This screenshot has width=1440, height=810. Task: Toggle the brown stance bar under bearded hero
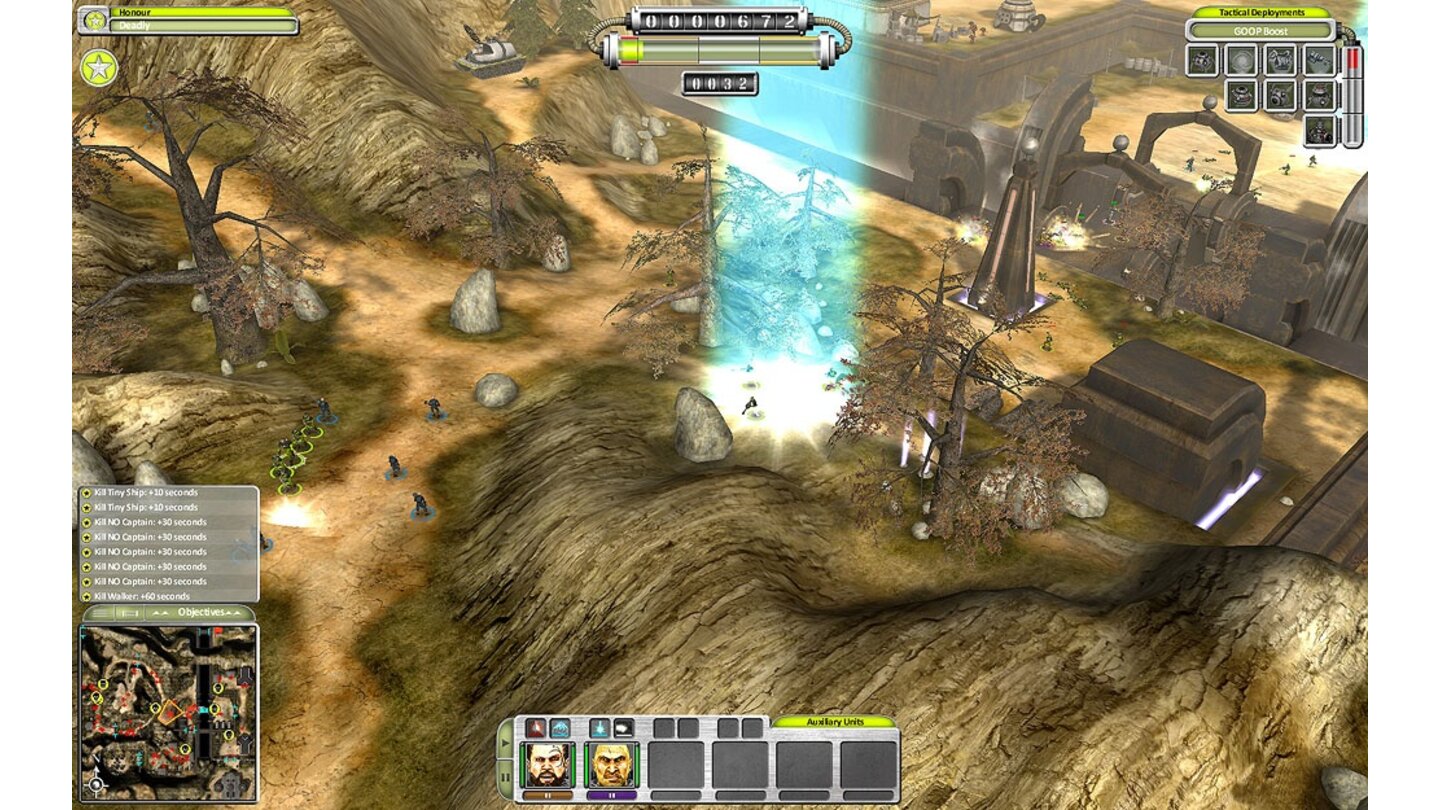[x=547, y=796]
